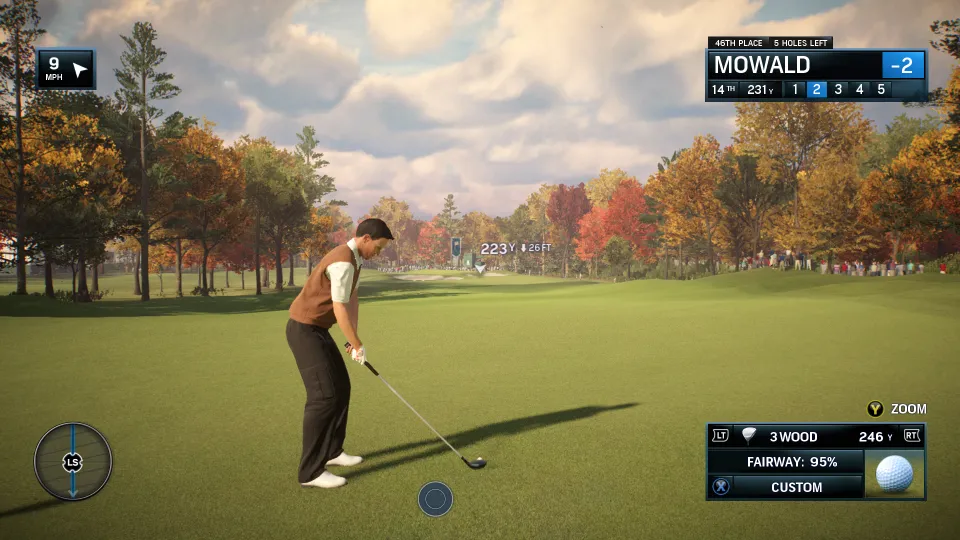Select highlighted stroke 2 in scorecard
The height and width of the screenshot is (540, 960).
pyautogui.click(x=816, y=89)
